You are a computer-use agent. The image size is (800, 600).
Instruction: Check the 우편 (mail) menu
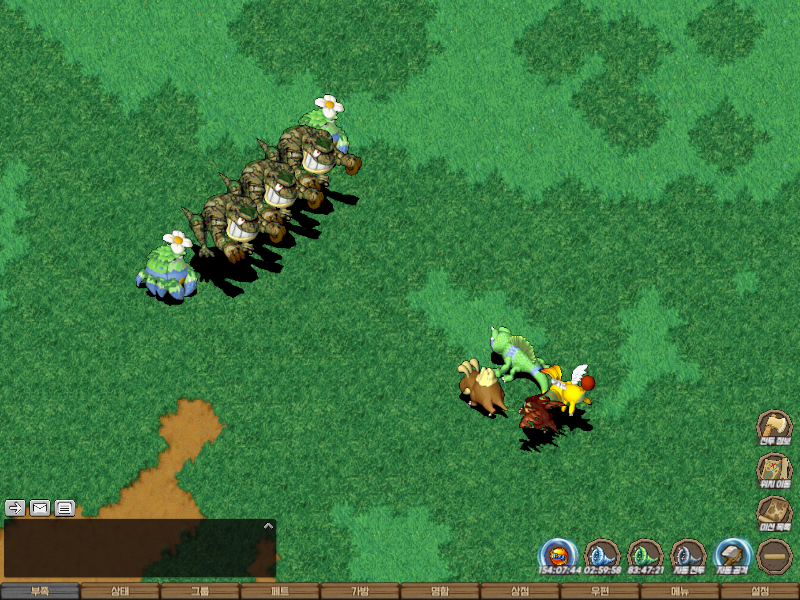[600, 591]
